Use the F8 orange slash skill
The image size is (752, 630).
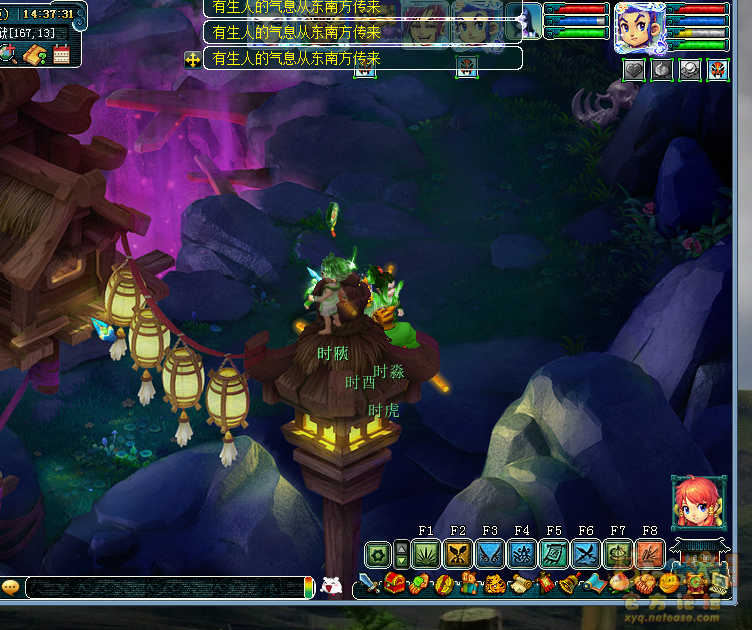click(650, 553)
